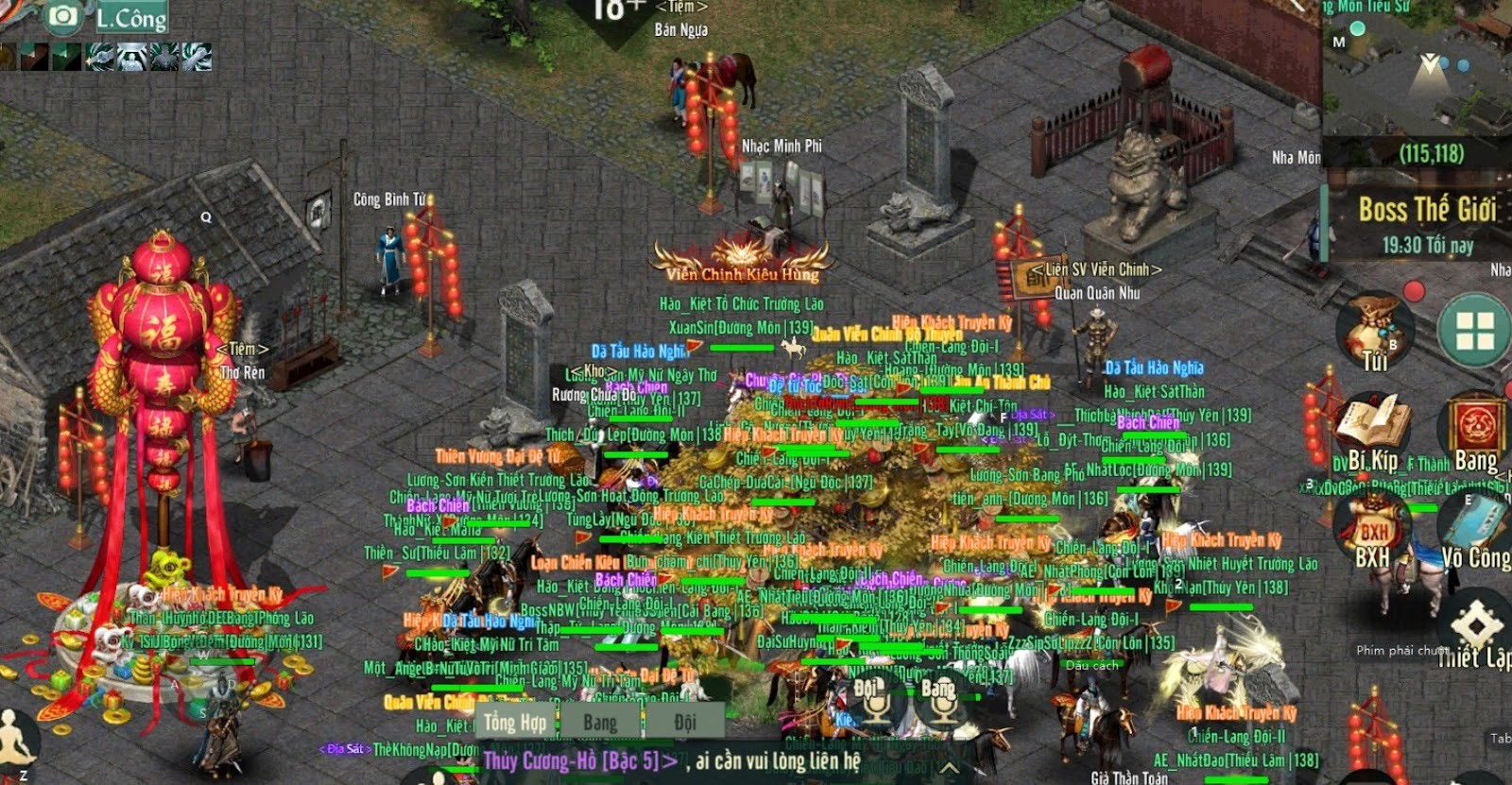Toggle the Đội voice chat microphone
The width and height of the screenshot is (1512, 785).
click(877, 712)
